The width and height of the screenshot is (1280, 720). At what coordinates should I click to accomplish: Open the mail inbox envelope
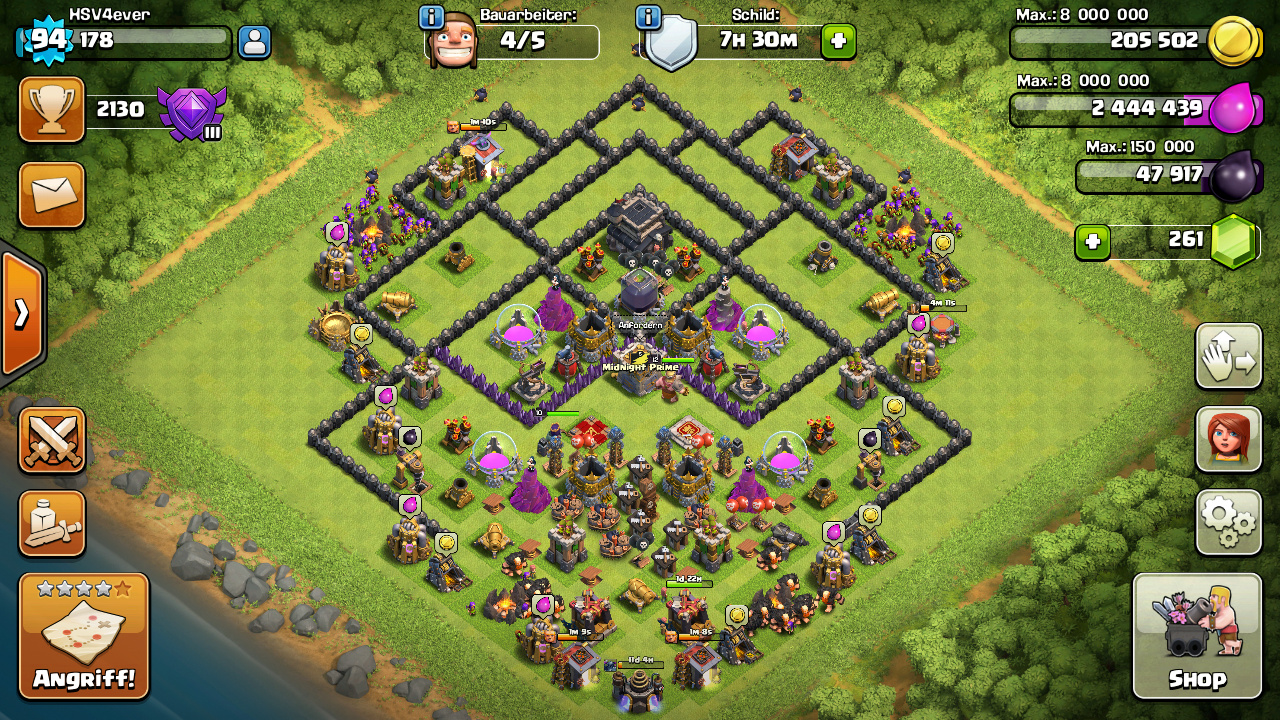click(51, 195)
